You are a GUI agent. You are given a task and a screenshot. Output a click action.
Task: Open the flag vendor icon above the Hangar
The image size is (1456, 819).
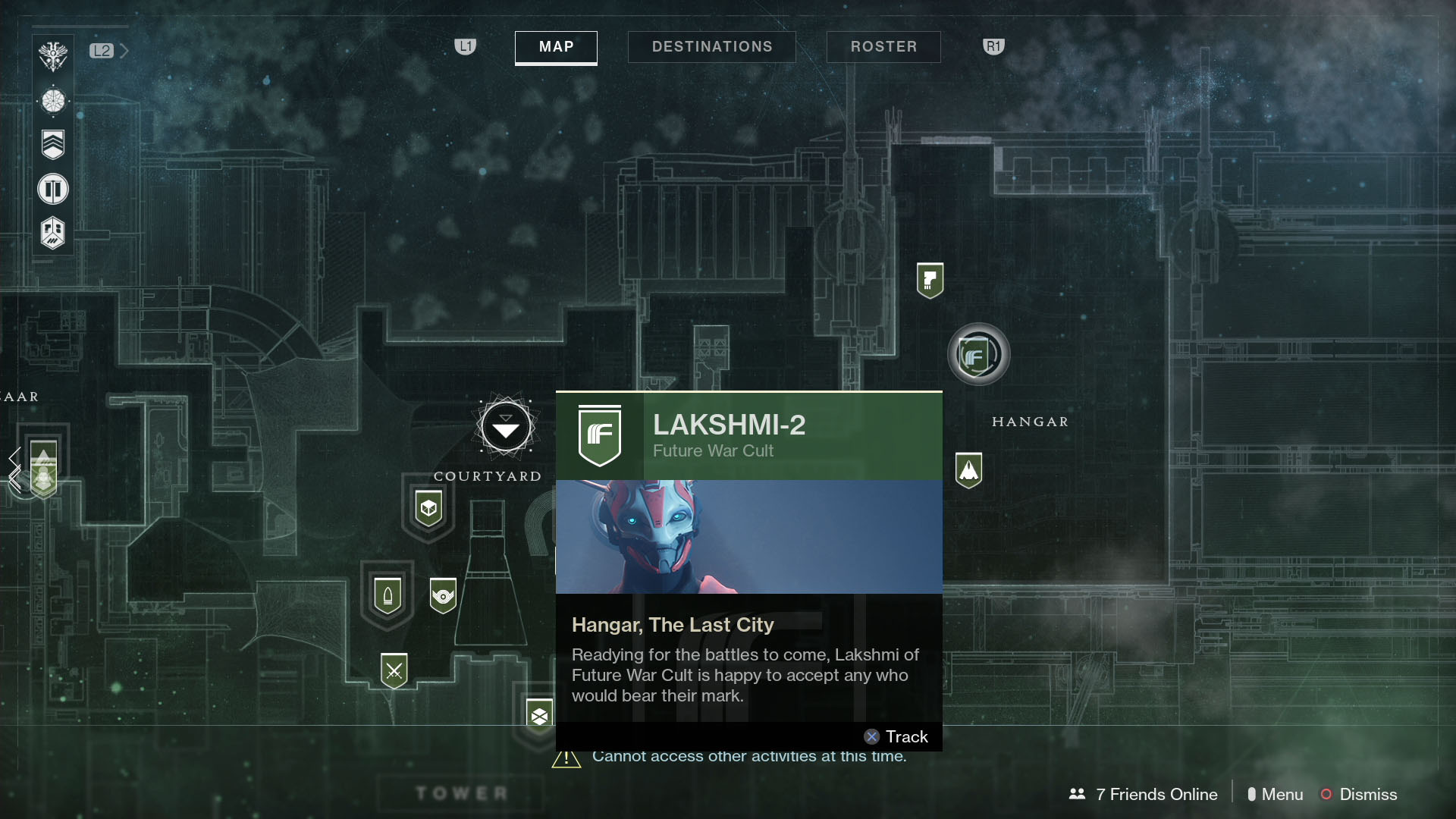tap(931, 280)
